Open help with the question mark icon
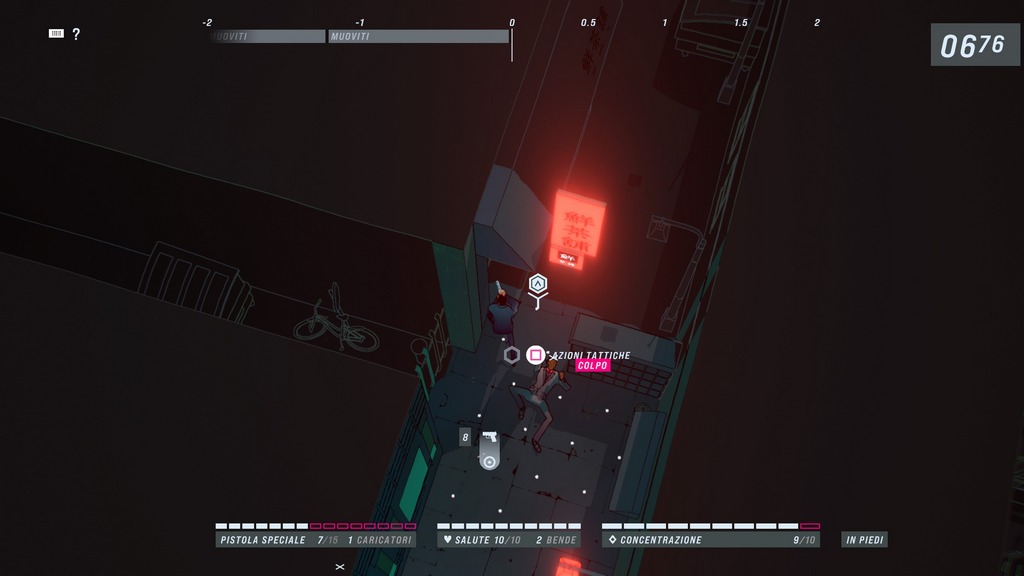Screen dimensions: 1024x576 point(76,34)
